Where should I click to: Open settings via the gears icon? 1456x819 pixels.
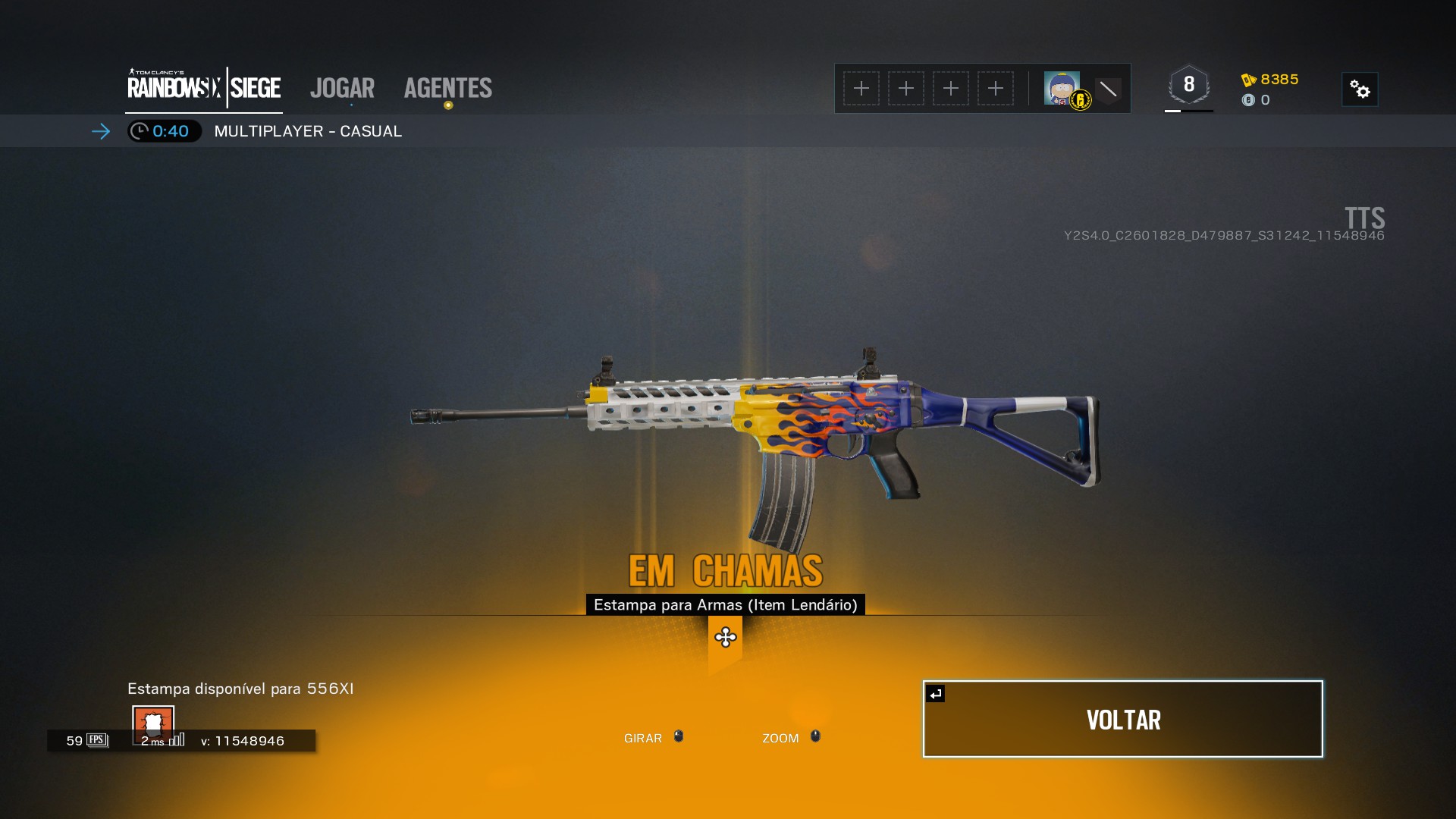coord(1361,89)
